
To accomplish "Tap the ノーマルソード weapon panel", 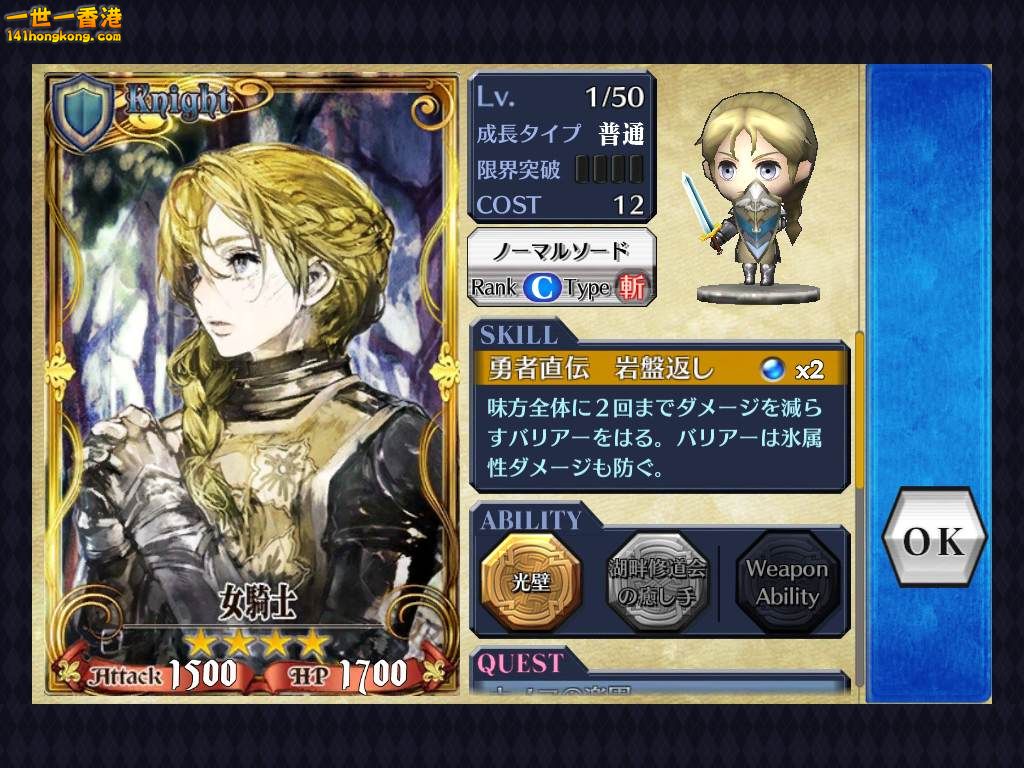I will tap(562, 267).
